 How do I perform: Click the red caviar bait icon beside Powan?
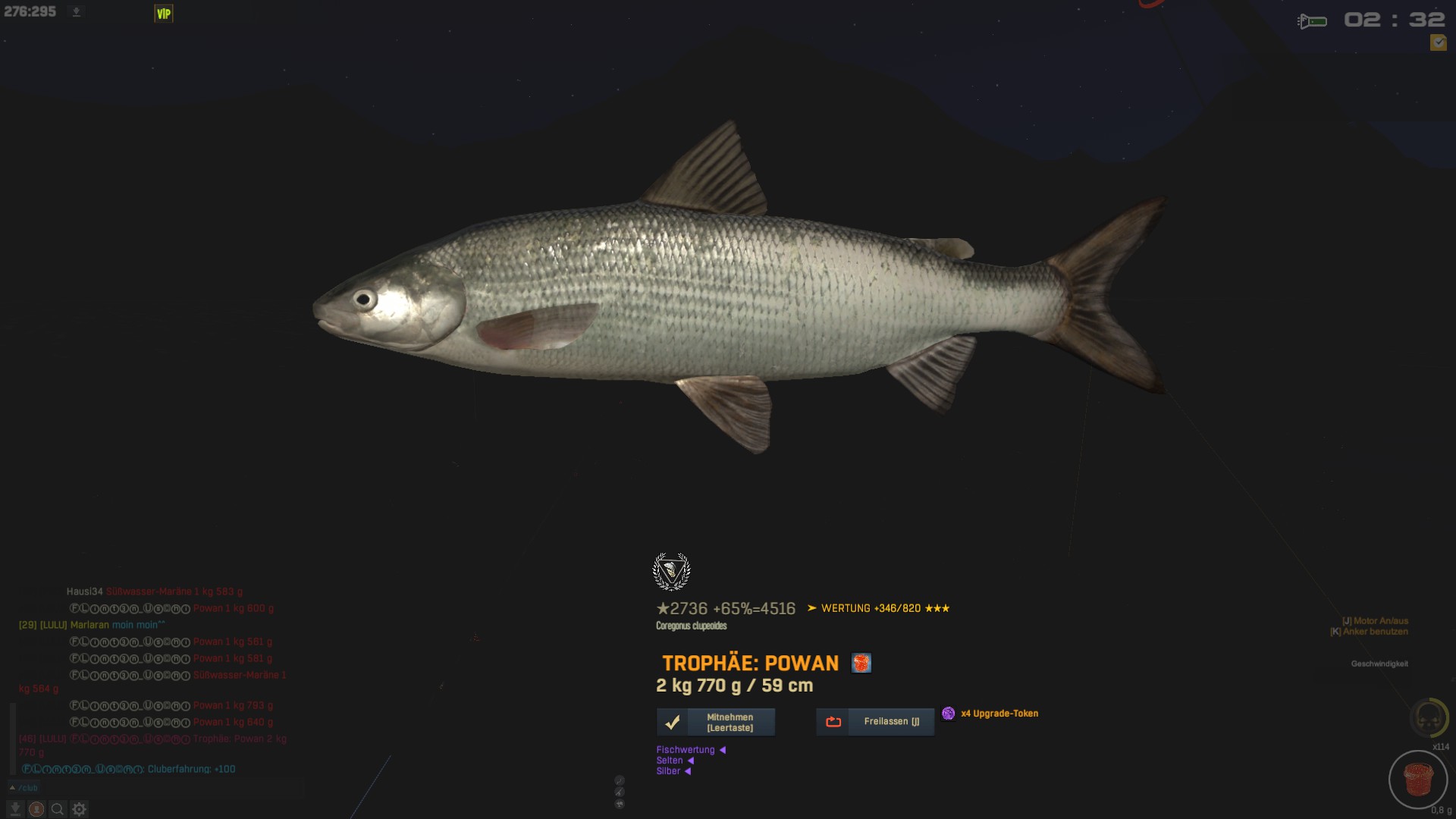click(861, 664)
